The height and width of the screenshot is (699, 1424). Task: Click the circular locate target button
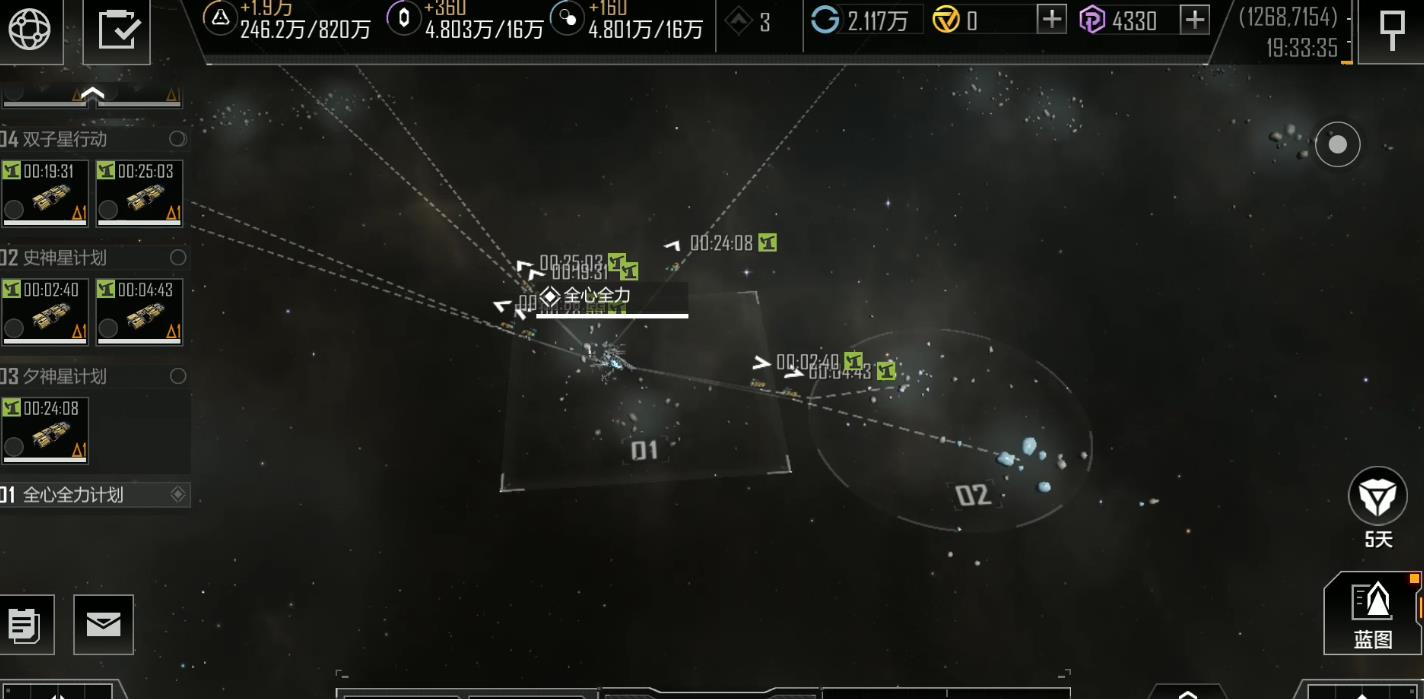pos(1337,145)
